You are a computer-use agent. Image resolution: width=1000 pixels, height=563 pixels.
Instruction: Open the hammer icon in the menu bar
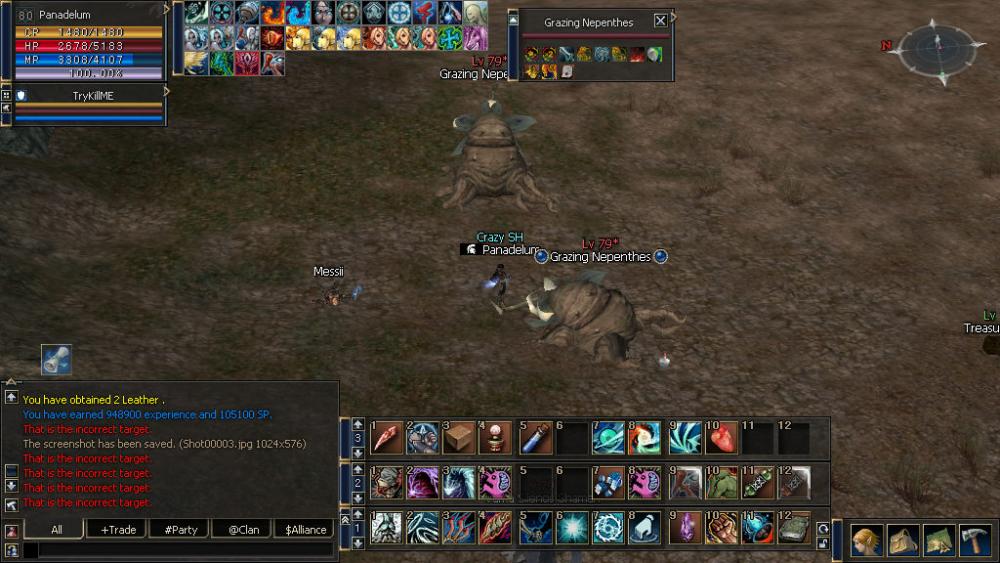click(974, 541)
